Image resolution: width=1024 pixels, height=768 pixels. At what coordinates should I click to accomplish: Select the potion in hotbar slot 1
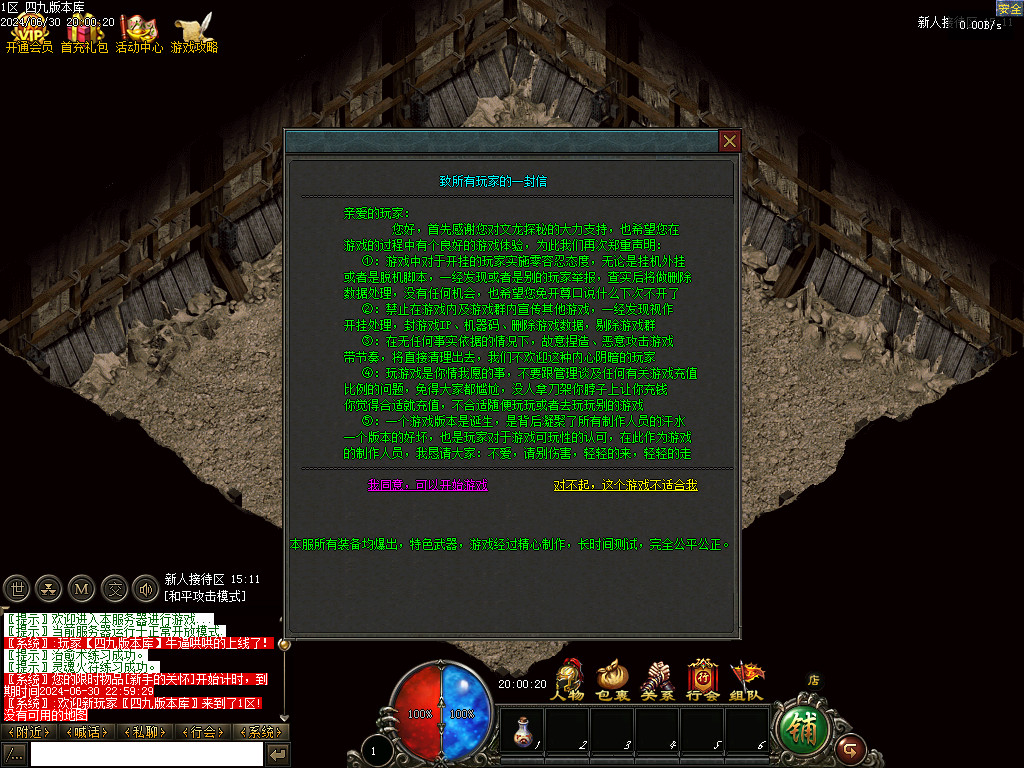click(x=520, y=731)
